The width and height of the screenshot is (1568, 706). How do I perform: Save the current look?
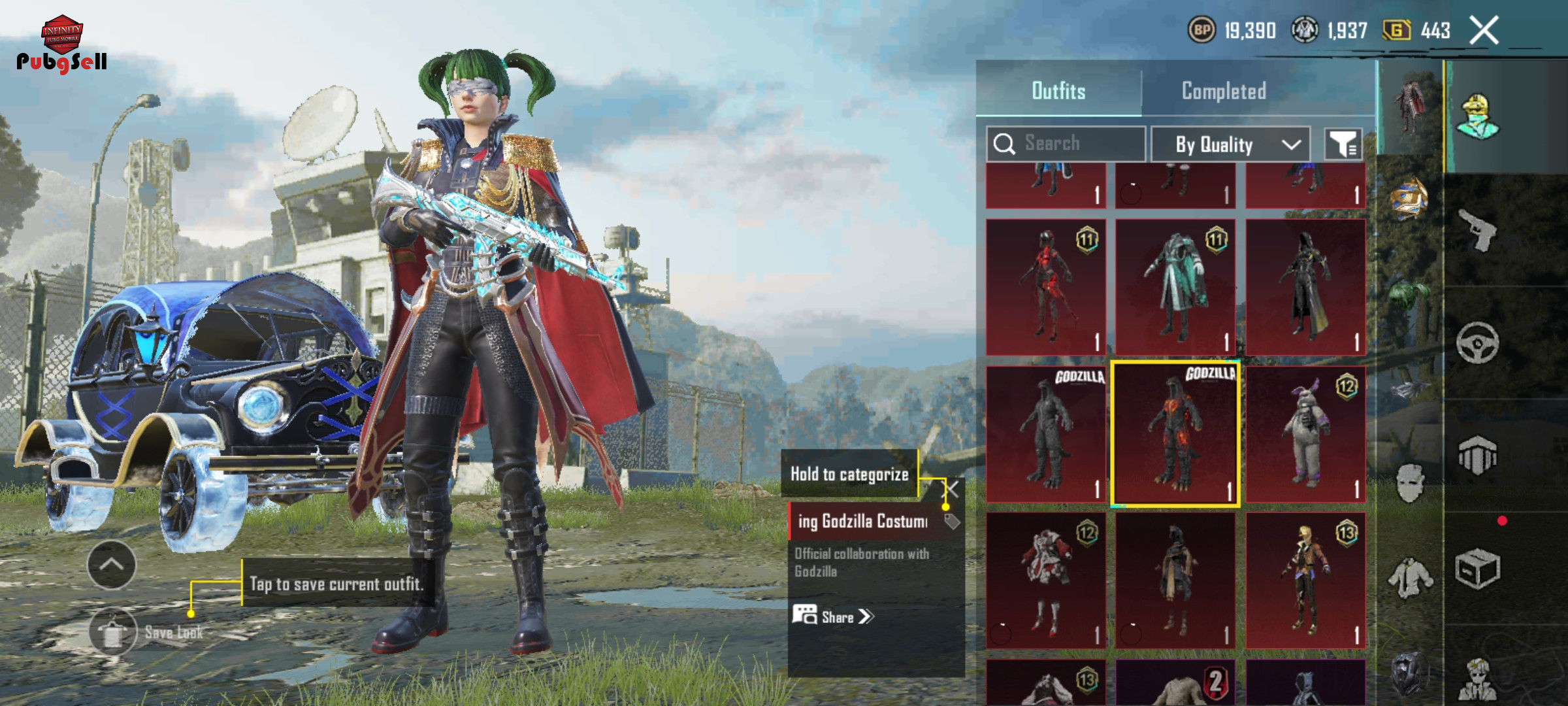pyautogui.click(x=113, y=631)
